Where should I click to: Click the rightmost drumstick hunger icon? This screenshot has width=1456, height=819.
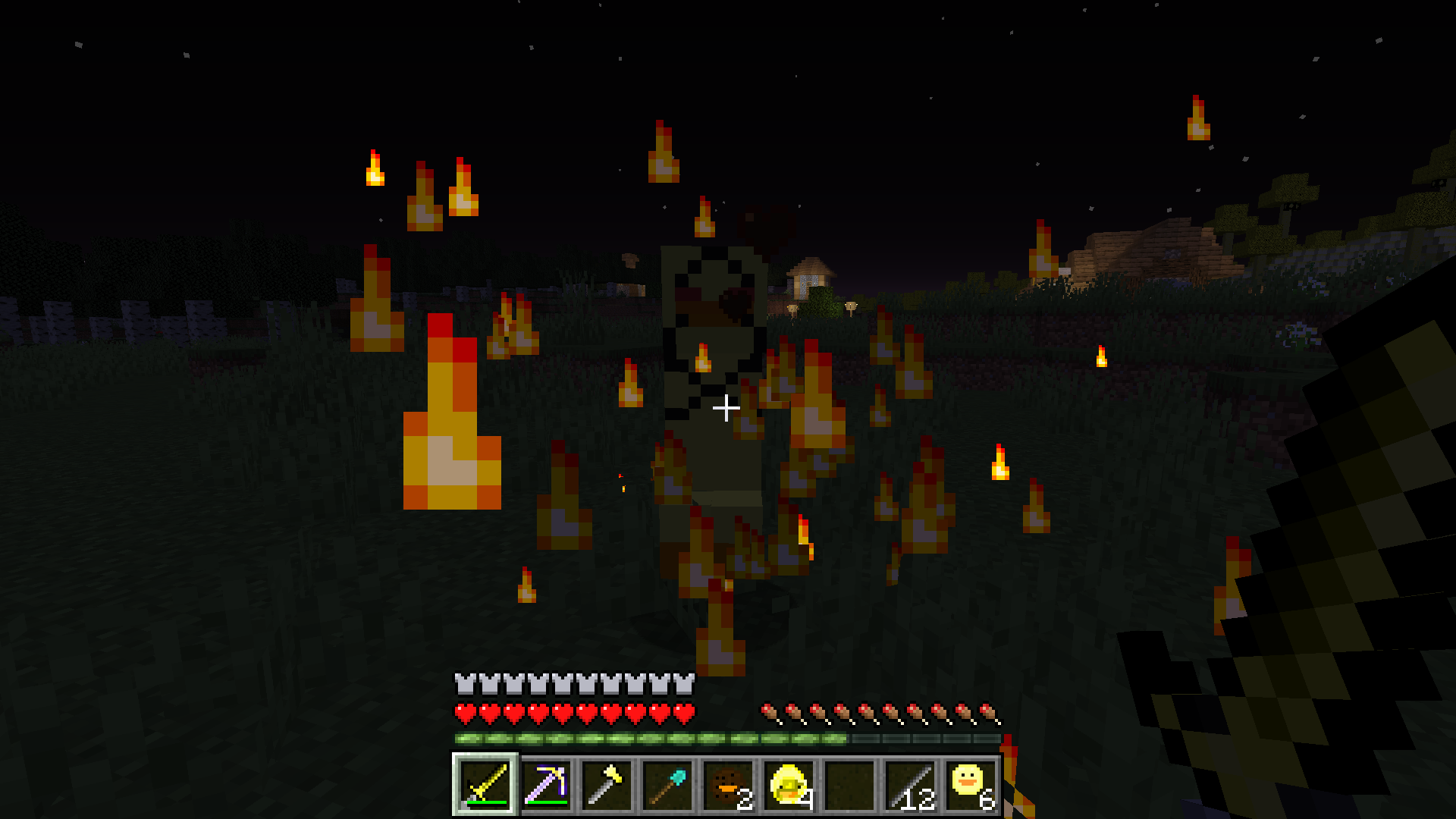pos(987,711)
